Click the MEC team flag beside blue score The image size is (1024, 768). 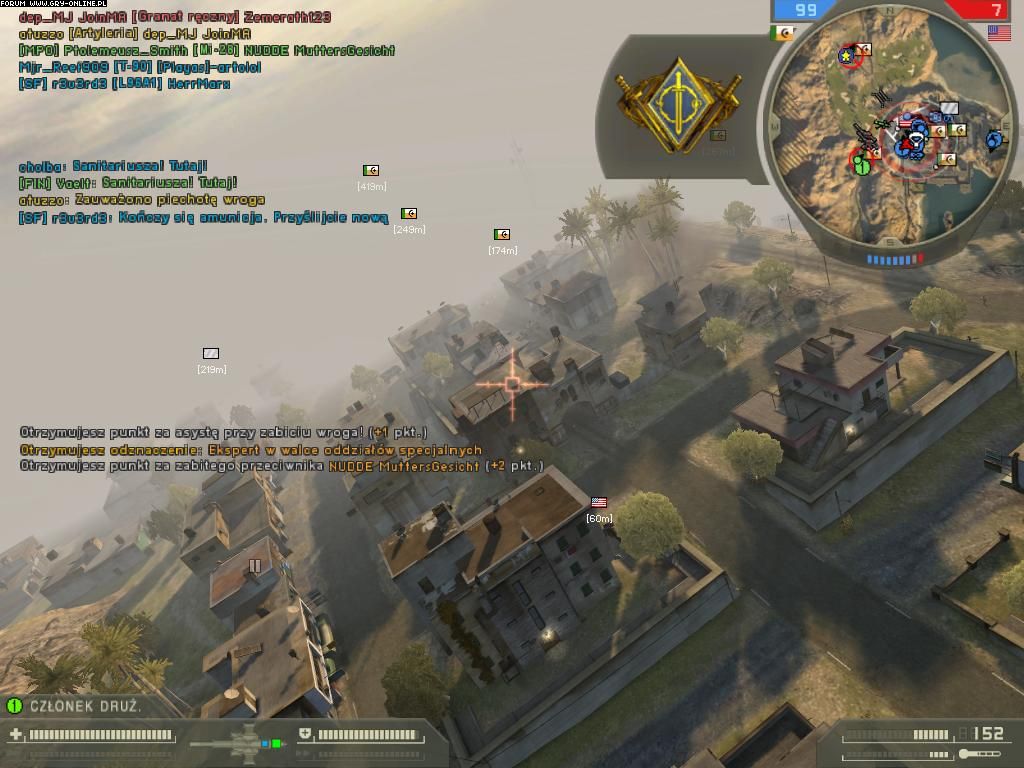(782, 33)
